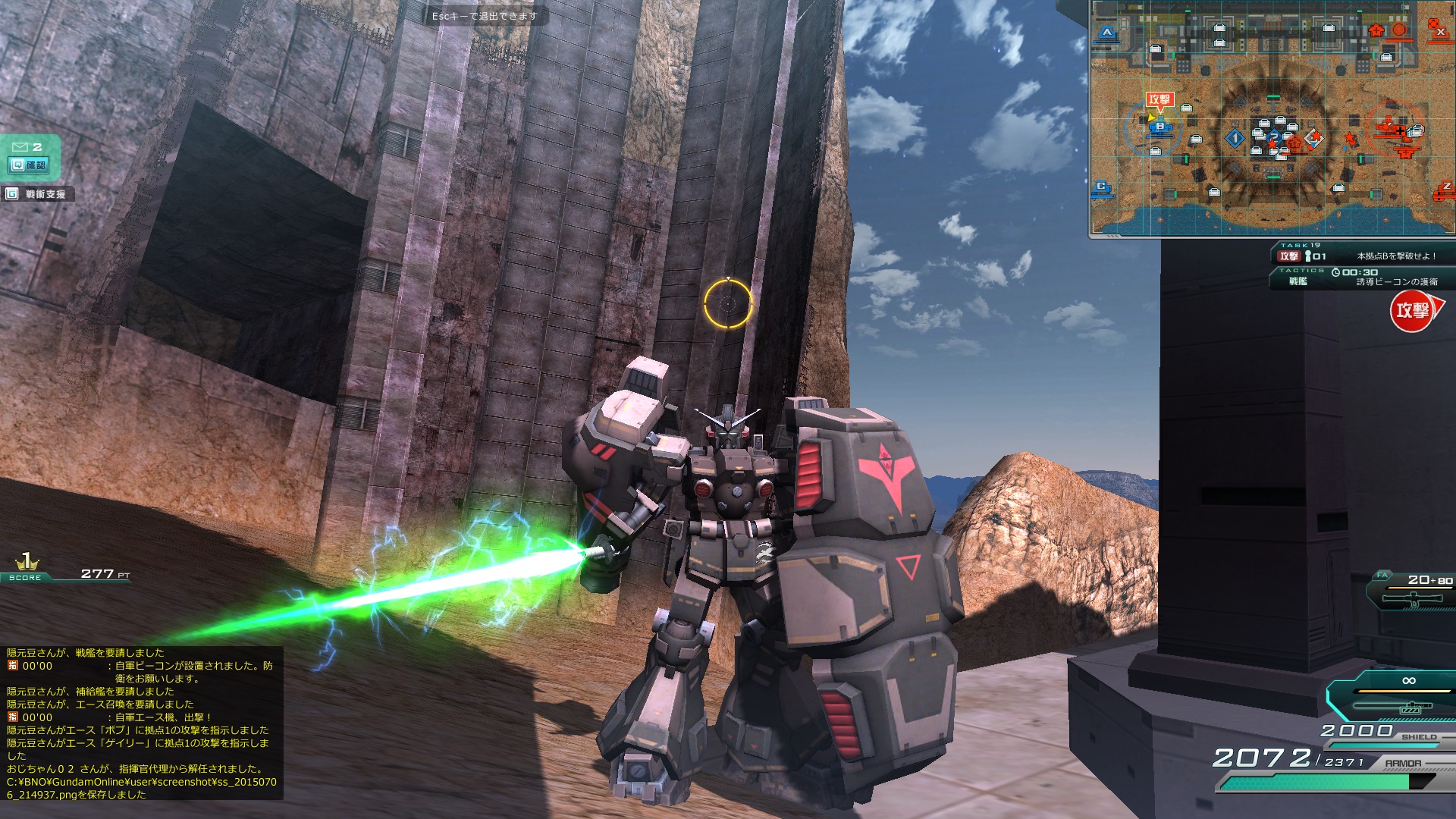The image size is (1456, 819).
Task: Open the TASK 19 attack objective tracker
Action: click(1361, 256)
